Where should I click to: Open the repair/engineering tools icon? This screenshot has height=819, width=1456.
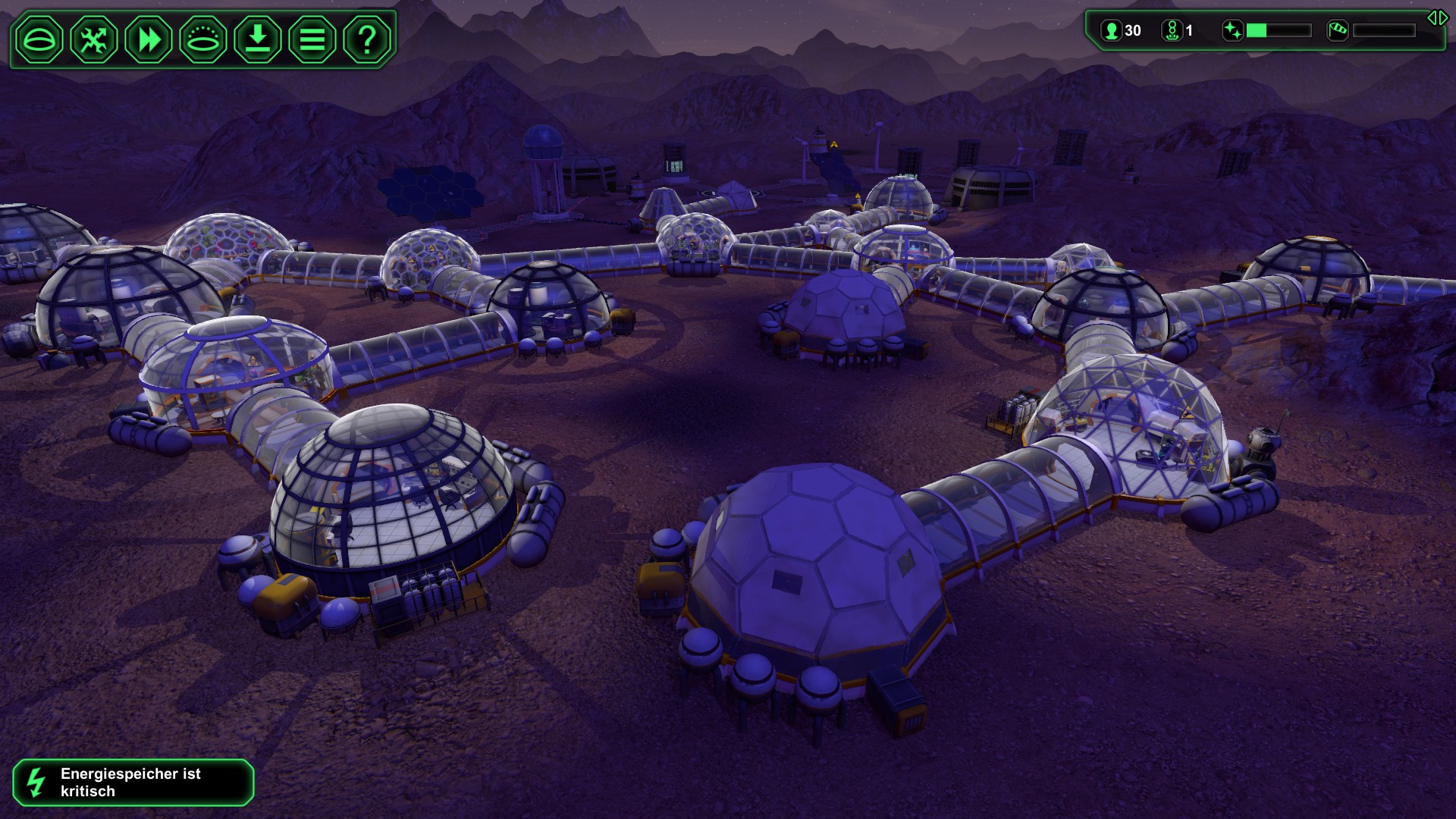click(94, 39)
